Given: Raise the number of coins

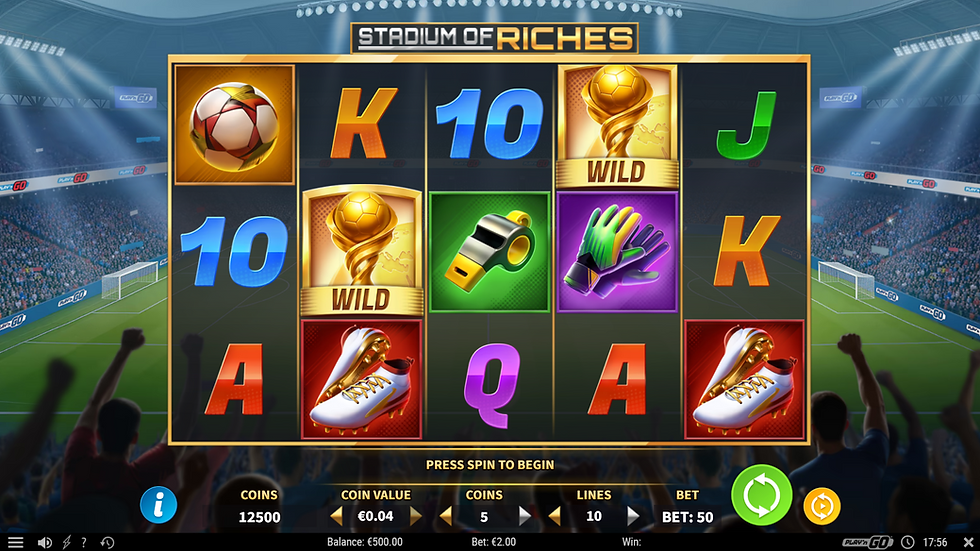Looking at the screenshot, I should (524, 517).
